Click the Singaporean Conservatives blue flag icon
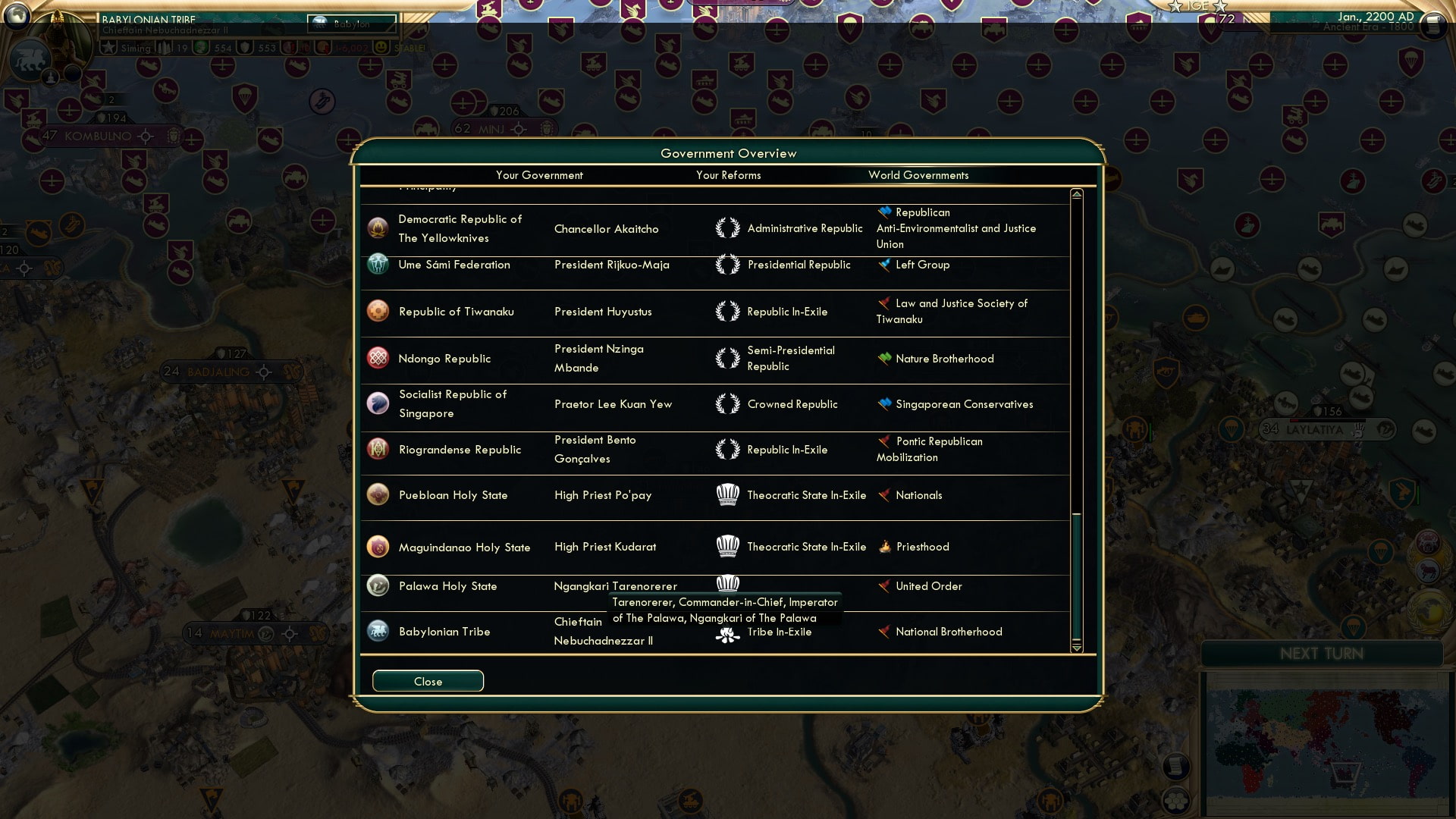Image resolution: width=1456 pixels, height=819 pixels. 884,404
